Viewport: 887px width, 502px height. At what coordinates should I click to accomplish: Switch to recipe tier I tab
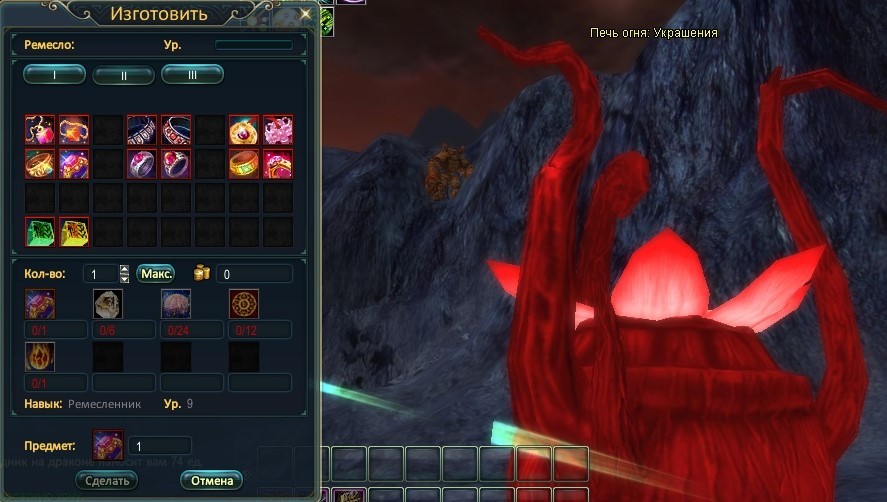[x=54, y=73]
